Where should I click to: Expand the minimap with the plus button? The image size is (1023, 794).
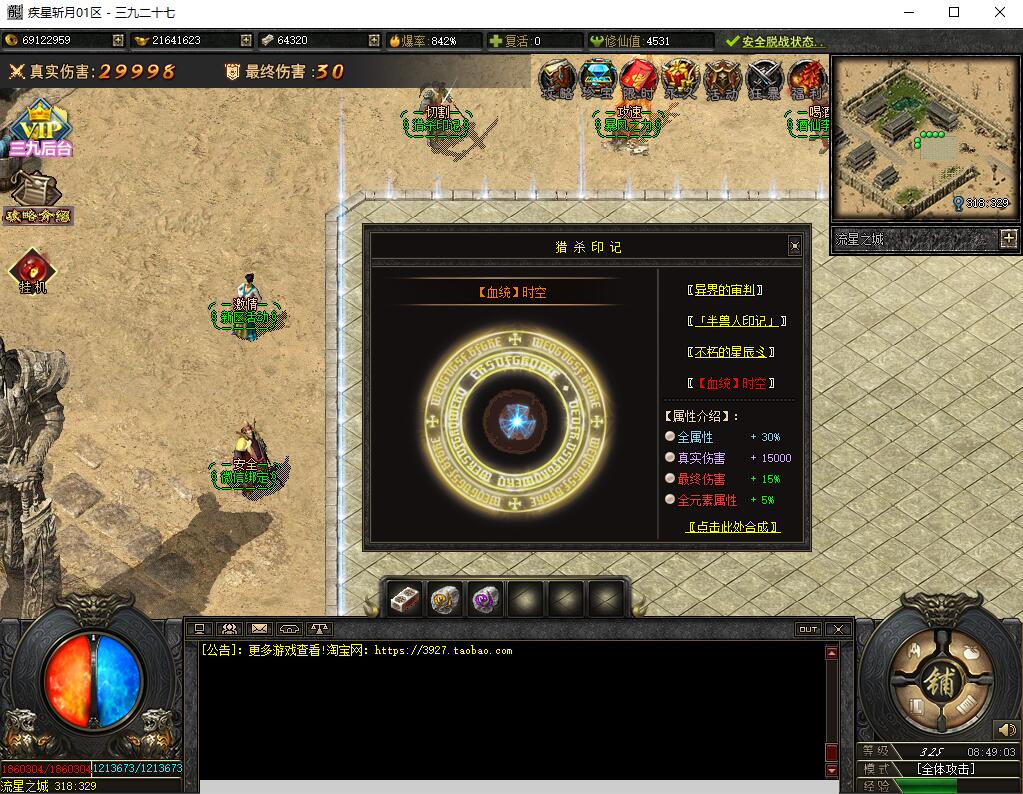point(1008,239)
